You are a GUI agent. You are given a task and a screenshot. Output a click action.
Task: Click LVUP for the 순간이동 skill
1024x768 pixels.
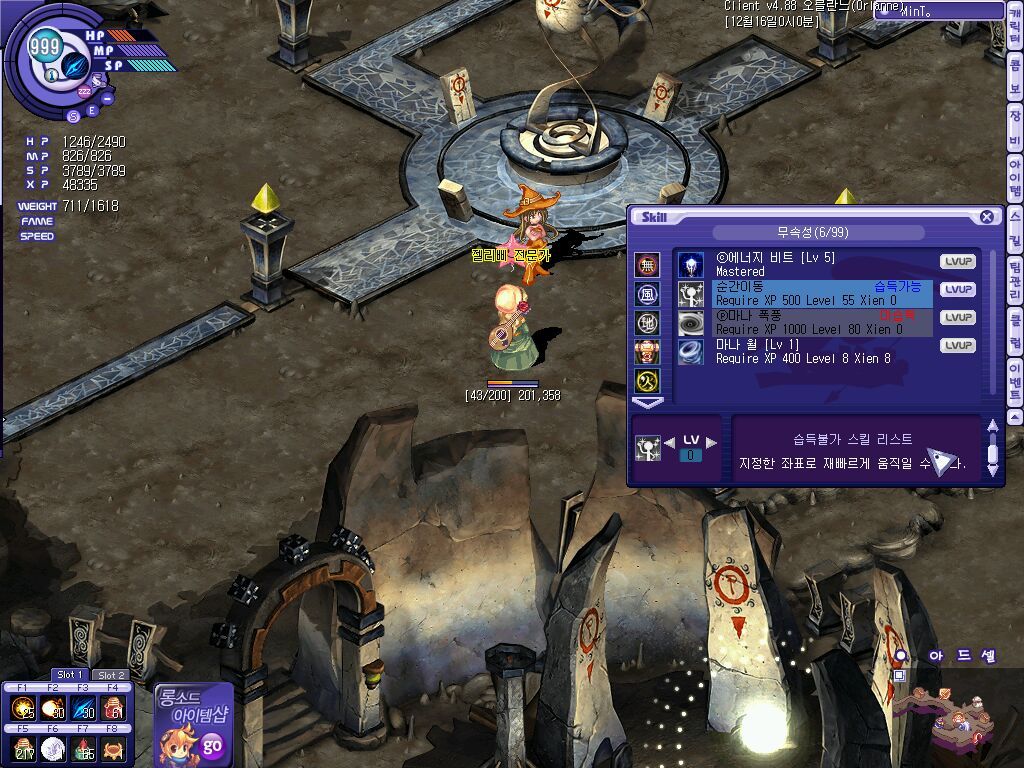(957, 290)
